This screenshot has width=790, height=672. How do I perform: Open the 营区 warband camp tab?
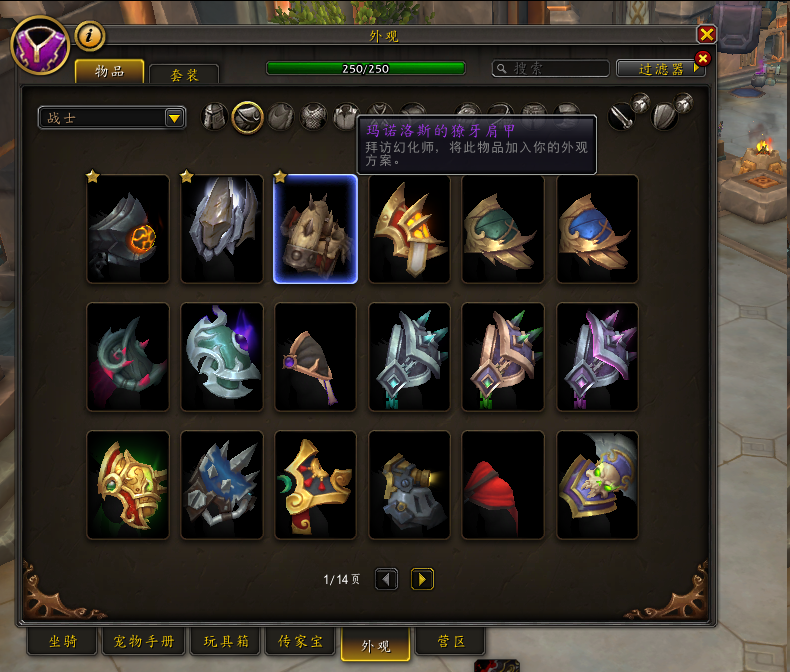tap(449, 641)
